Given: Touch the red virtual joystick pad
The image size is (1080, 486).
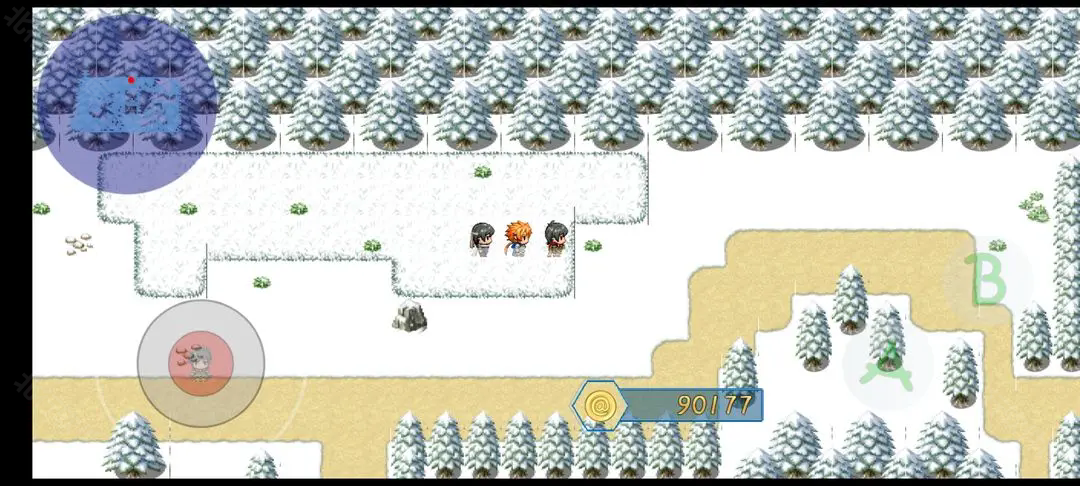Looking at the screenshot, I should [201, 363].
